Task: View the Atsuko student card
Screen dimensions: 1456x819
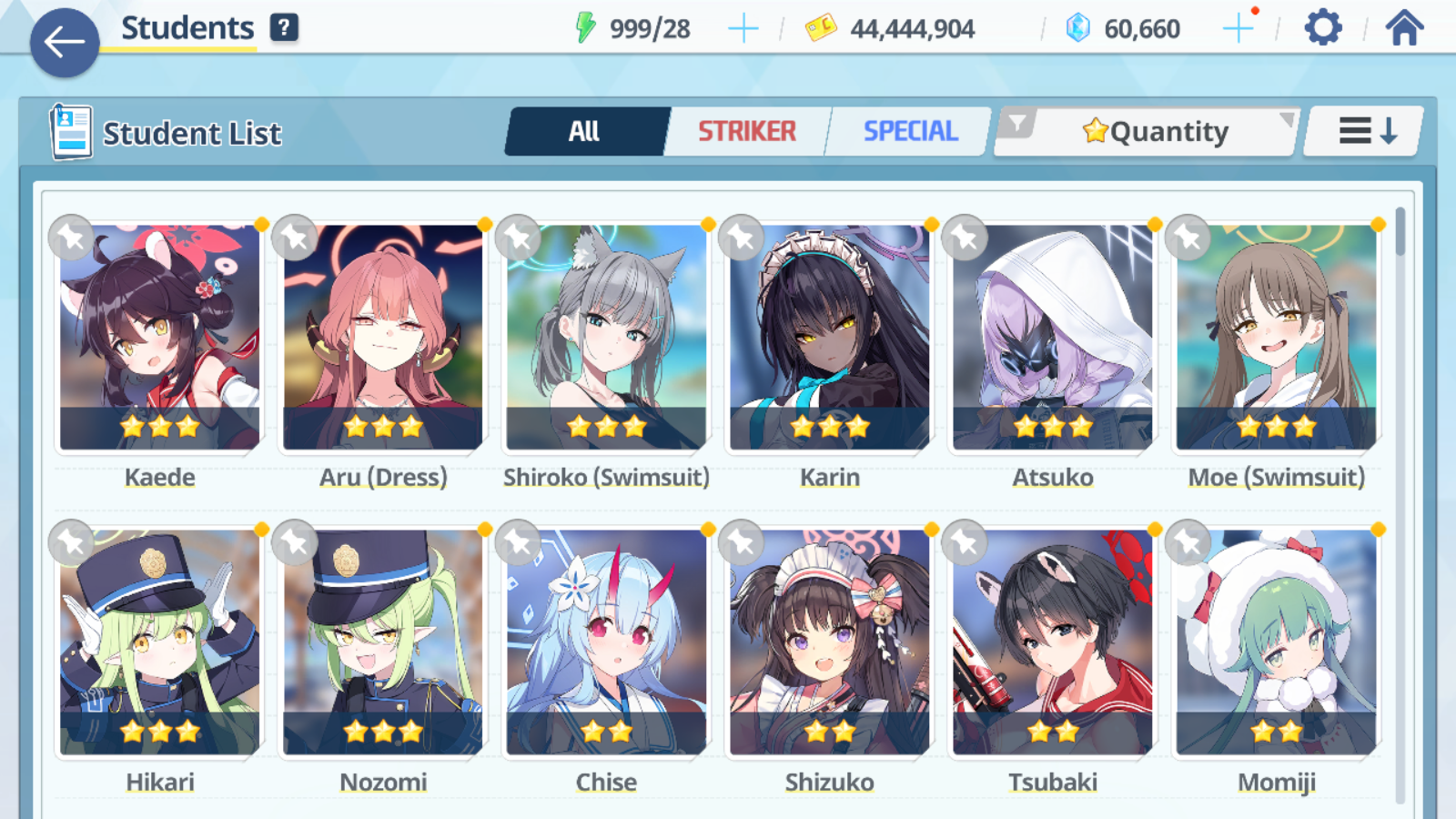Action: [1053, 339]
